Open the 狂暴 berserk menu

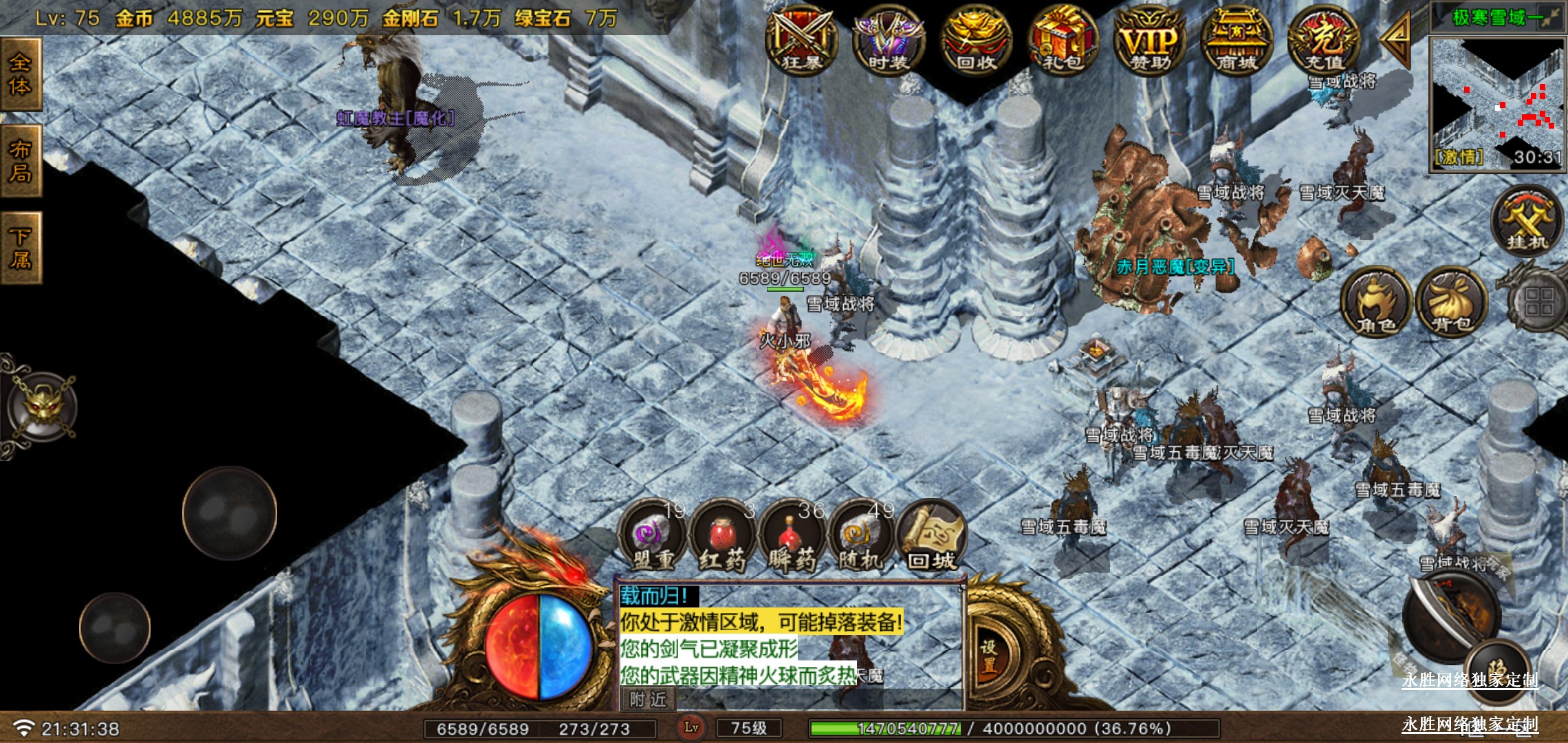point(802,41)
